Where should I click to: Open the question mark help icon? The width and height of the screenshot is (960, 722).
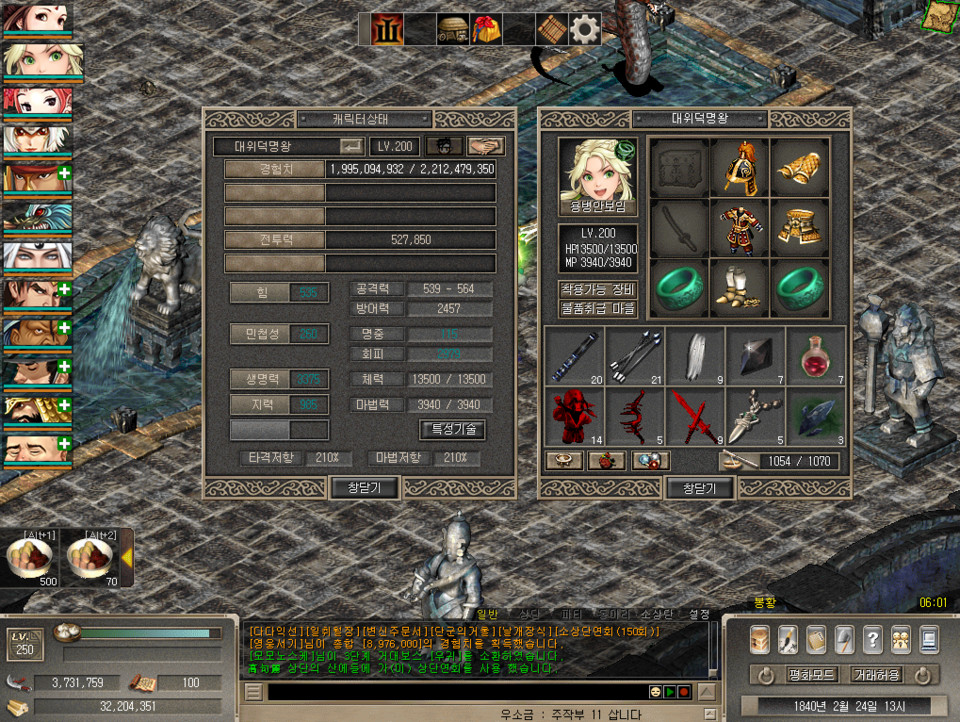[872, 639]
